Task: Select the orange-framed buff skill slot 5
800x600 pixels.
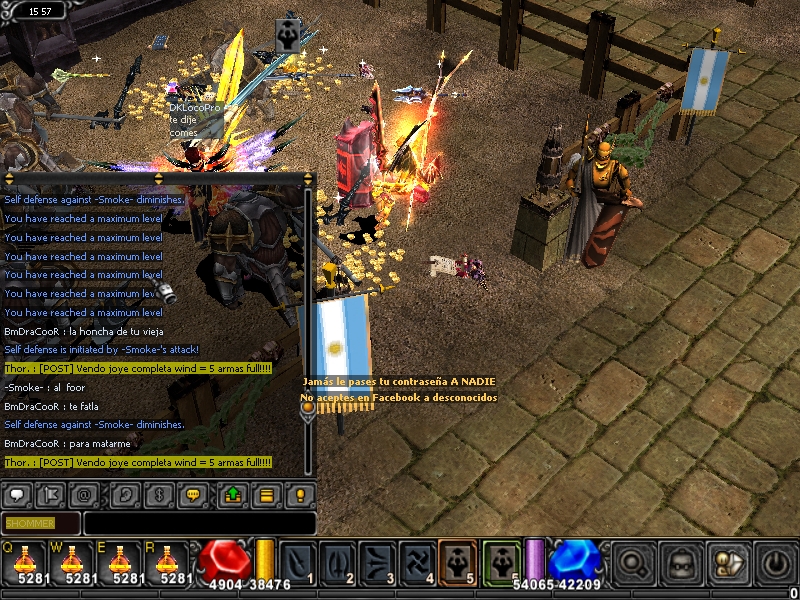Action: coord(459,562)
